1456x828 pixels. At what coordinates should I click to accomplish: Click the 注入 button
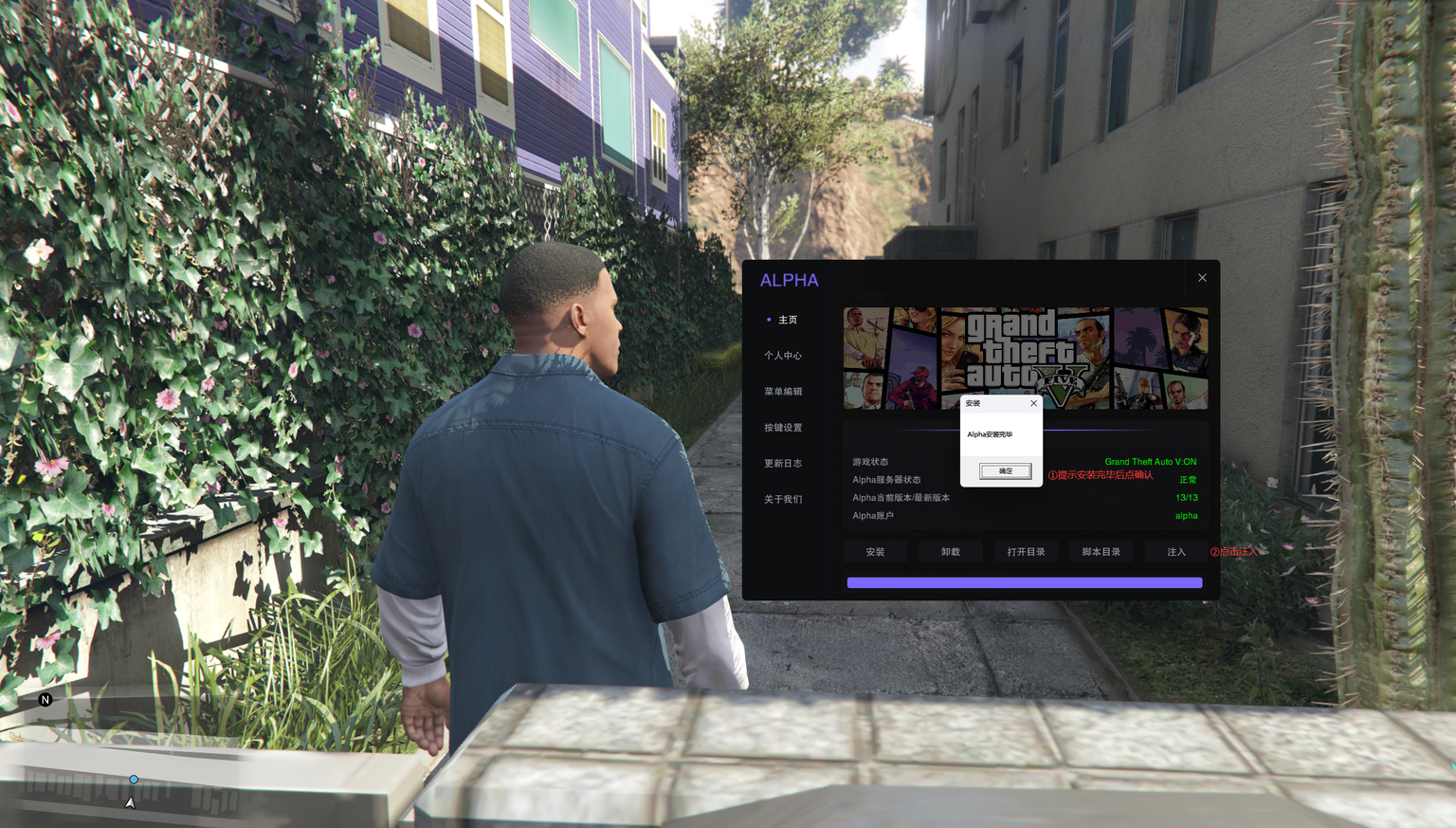1175,552
